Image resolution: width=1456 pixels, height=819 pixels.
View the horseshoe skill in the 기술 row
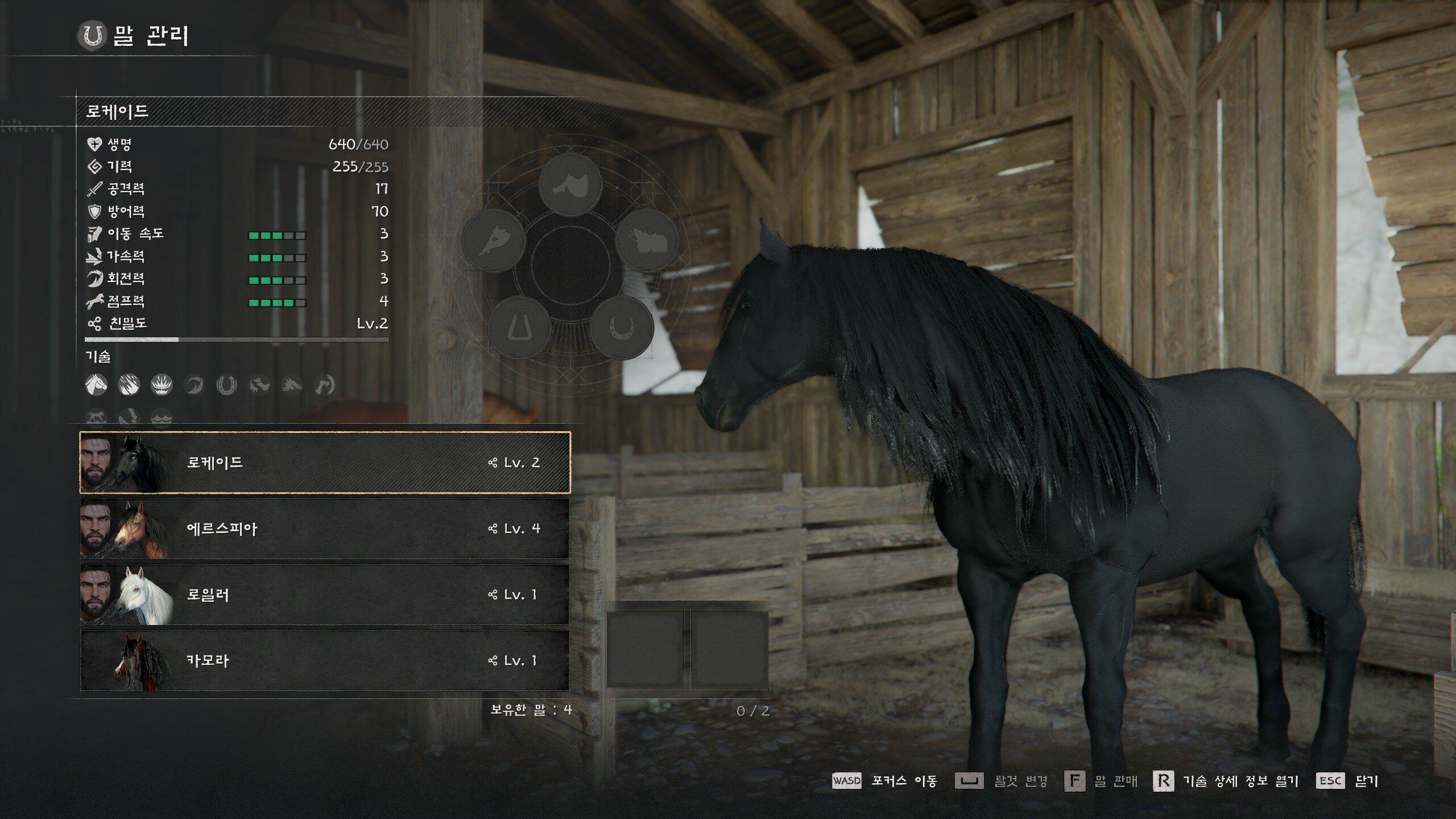click(x=226, y=385)
